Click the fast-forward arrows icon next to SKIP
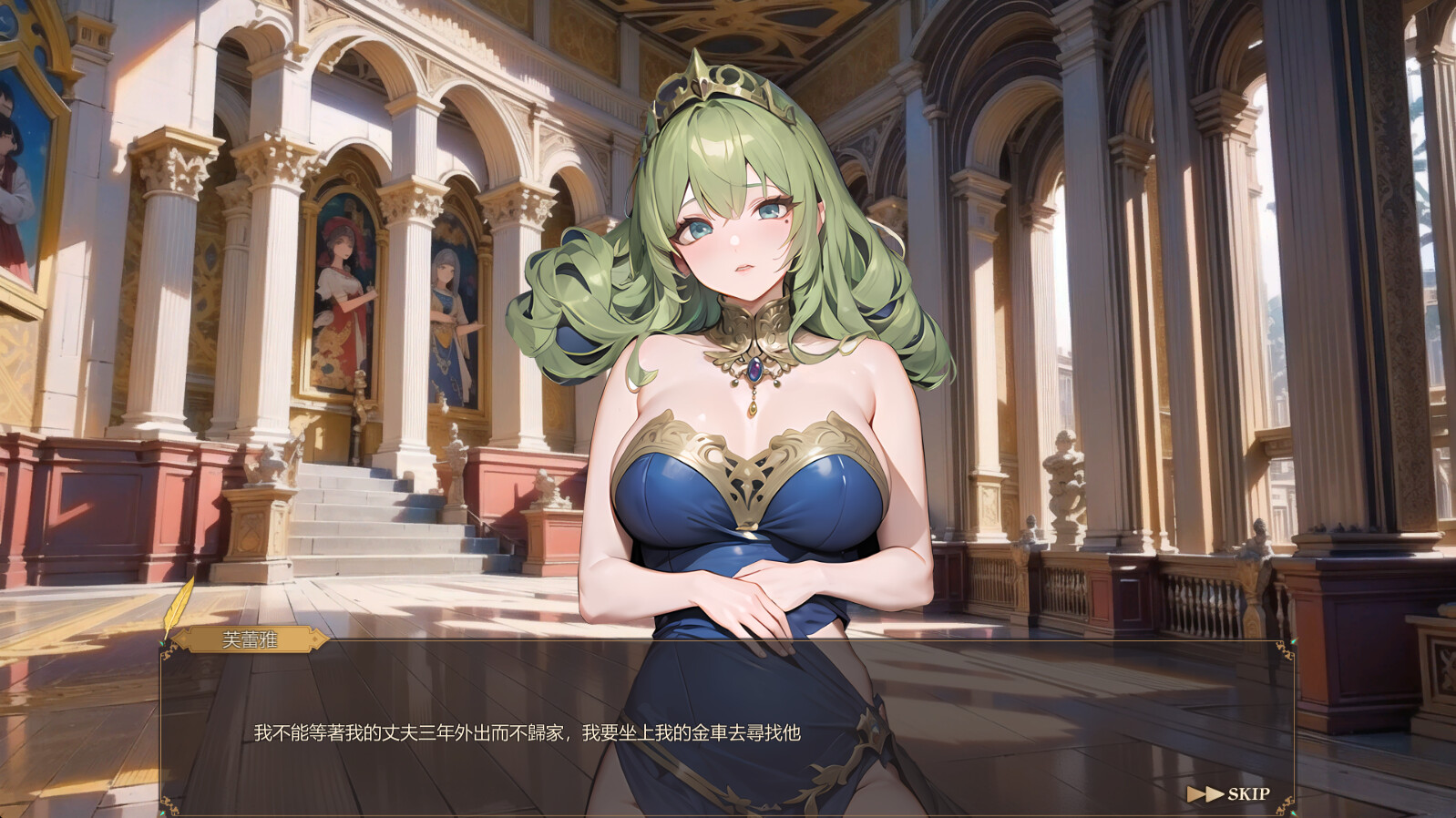Viewport: 1456px width, 818px height. click(1205, 793)
